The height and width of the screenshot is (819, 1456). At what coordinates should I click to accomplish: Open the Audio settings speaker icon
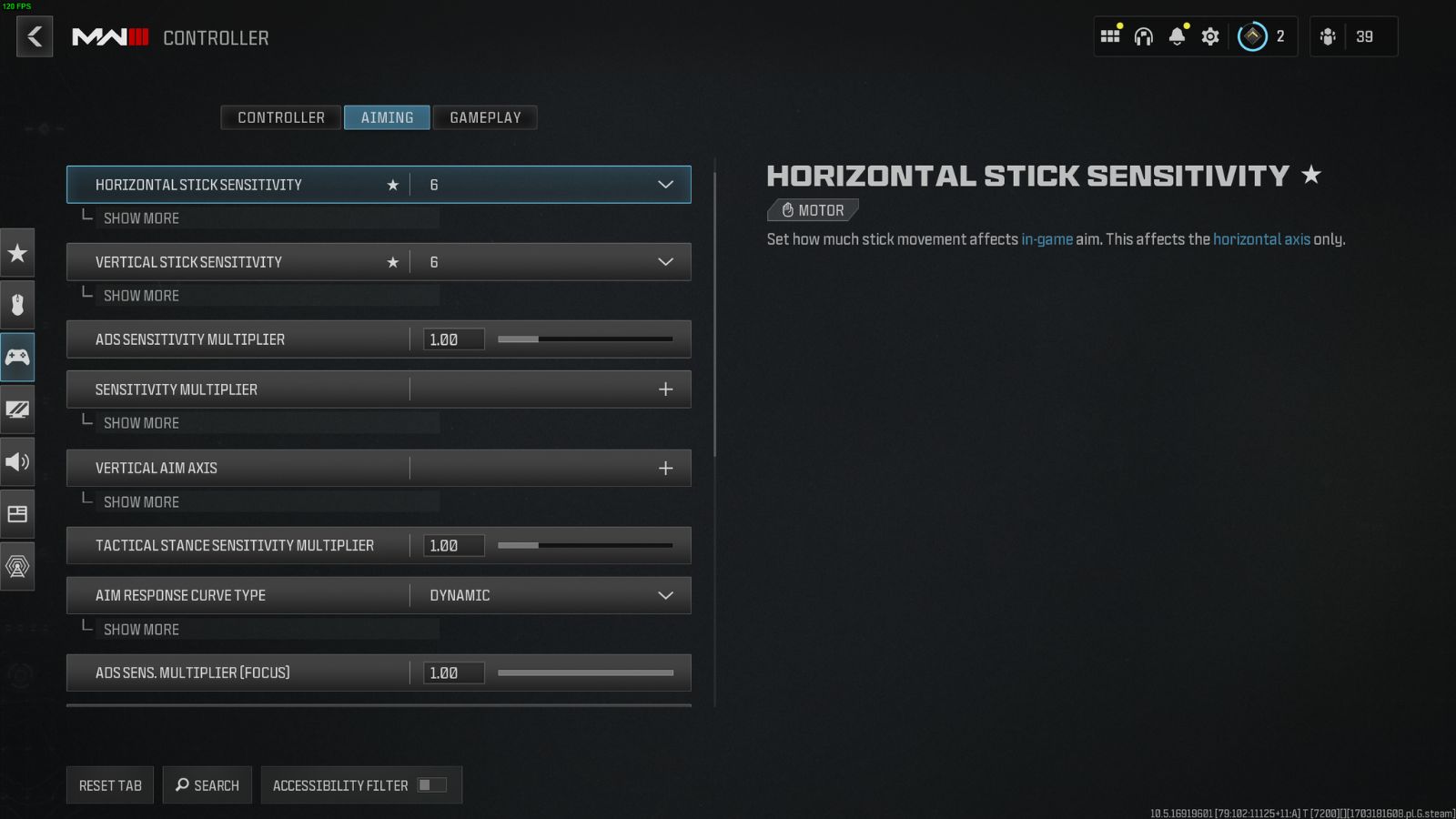[17, 461]
